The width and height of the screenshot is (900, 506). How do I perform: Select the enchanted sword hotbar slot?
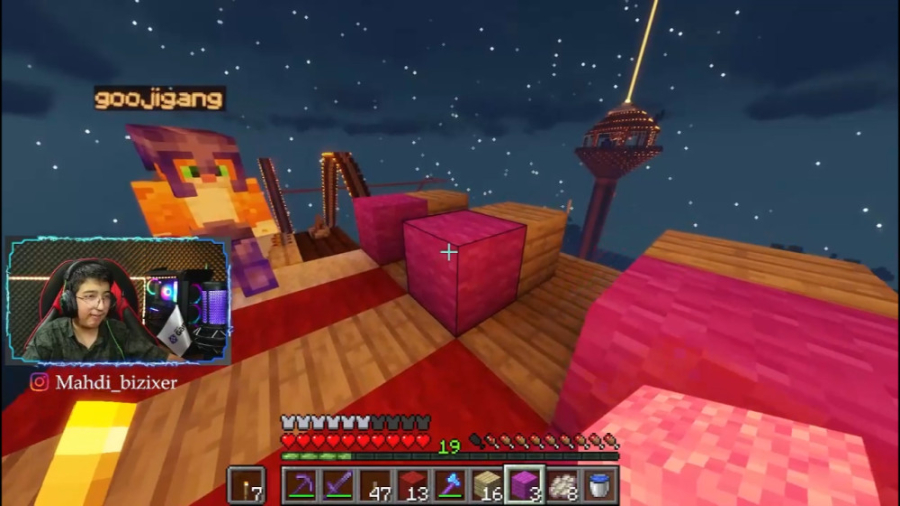pos(337,485)
